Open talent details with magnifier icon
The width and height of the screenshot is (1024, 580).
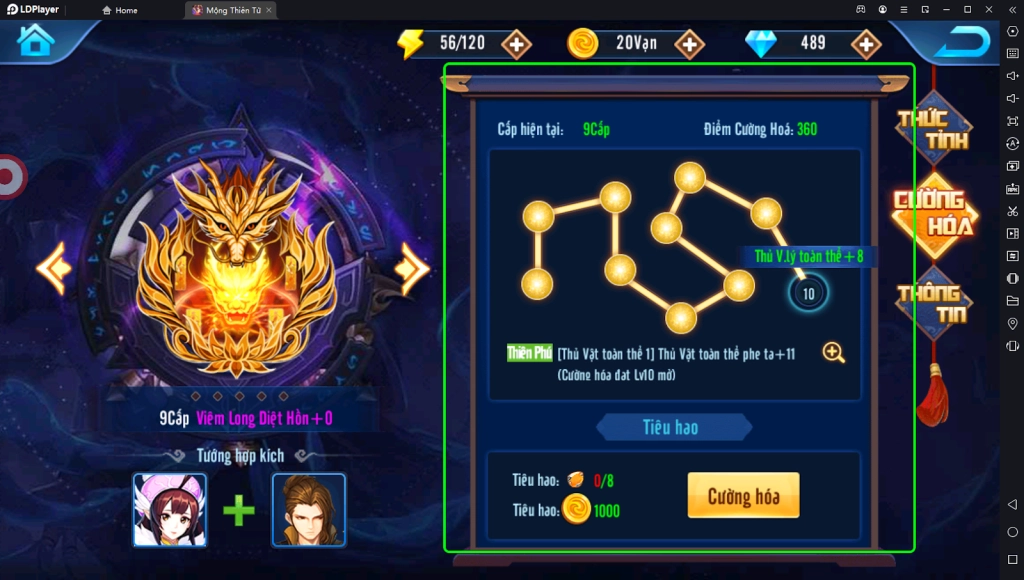tap(834, 352)
